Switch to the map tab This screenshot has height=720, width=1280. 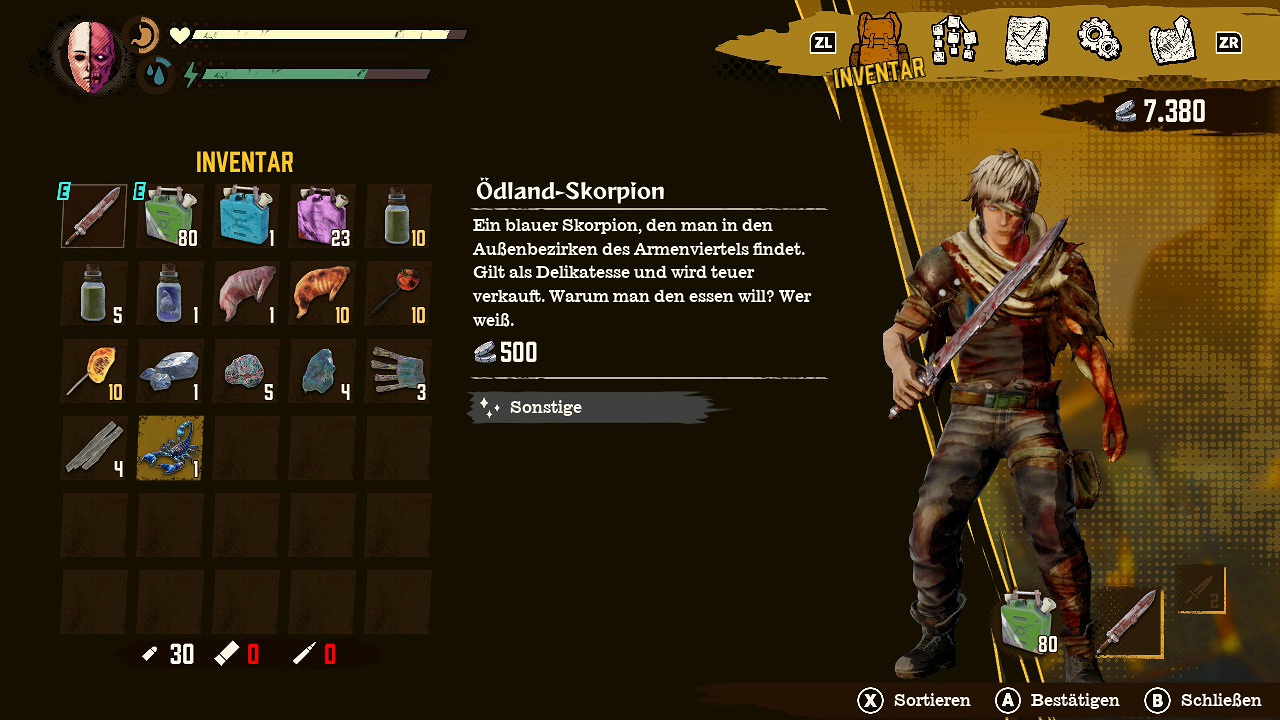(x=1171, y=42)
